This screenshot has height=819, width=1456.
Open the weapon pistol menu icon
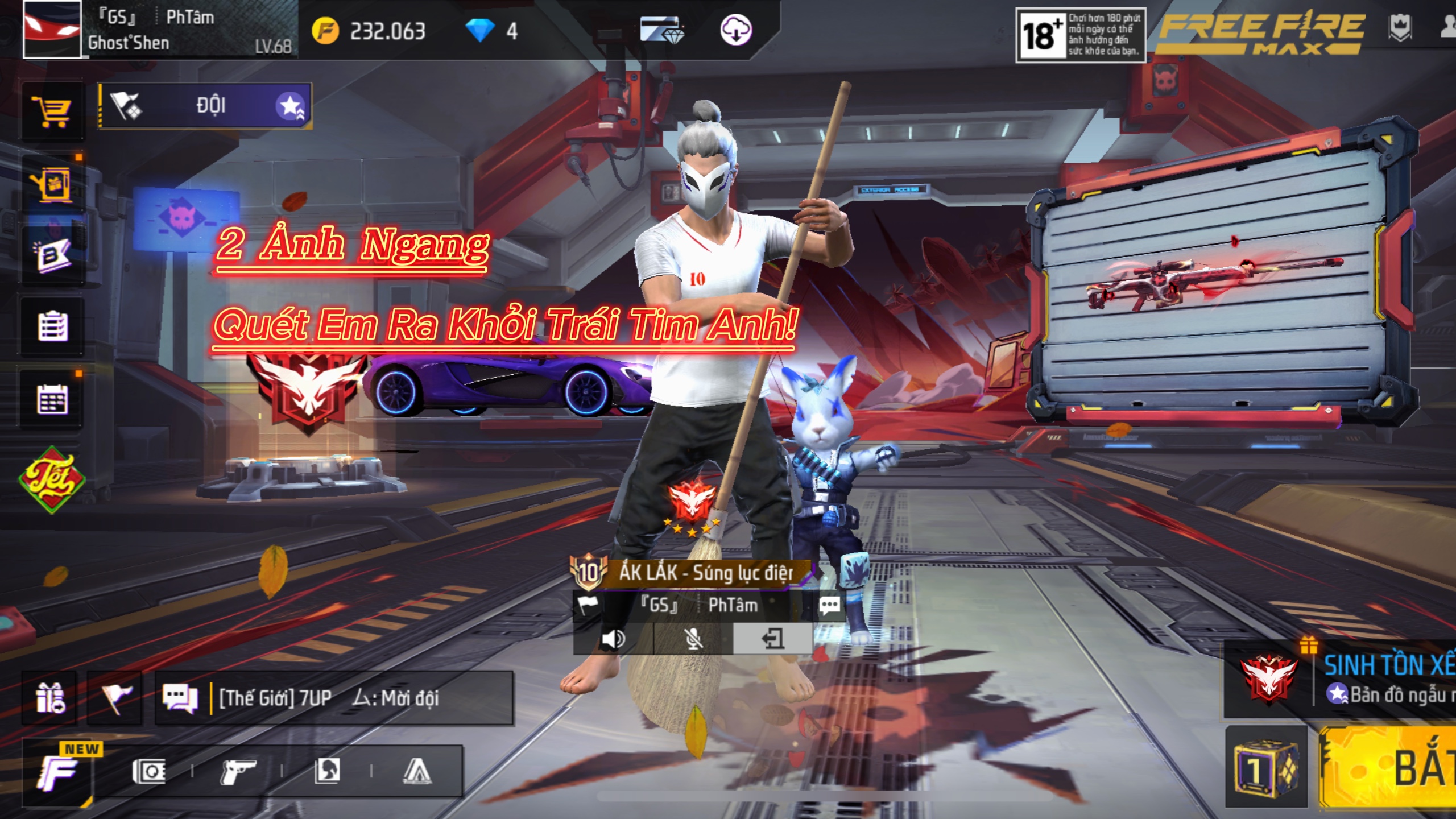pos(238,771)
